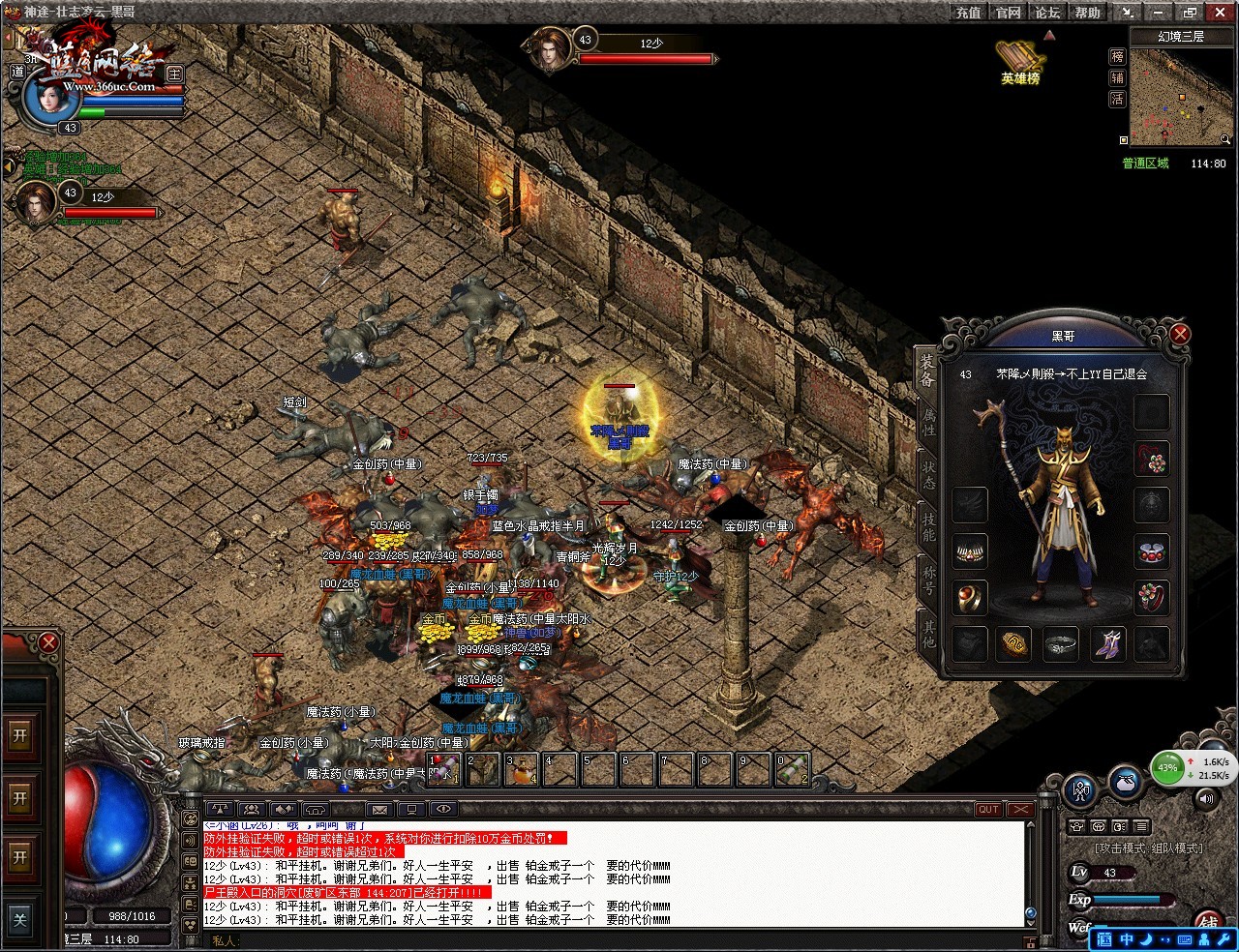Viewport: 1239px width, 952px height.
Task: Toggle the speaker sound button on the right
Action: tap(1206, 799)
